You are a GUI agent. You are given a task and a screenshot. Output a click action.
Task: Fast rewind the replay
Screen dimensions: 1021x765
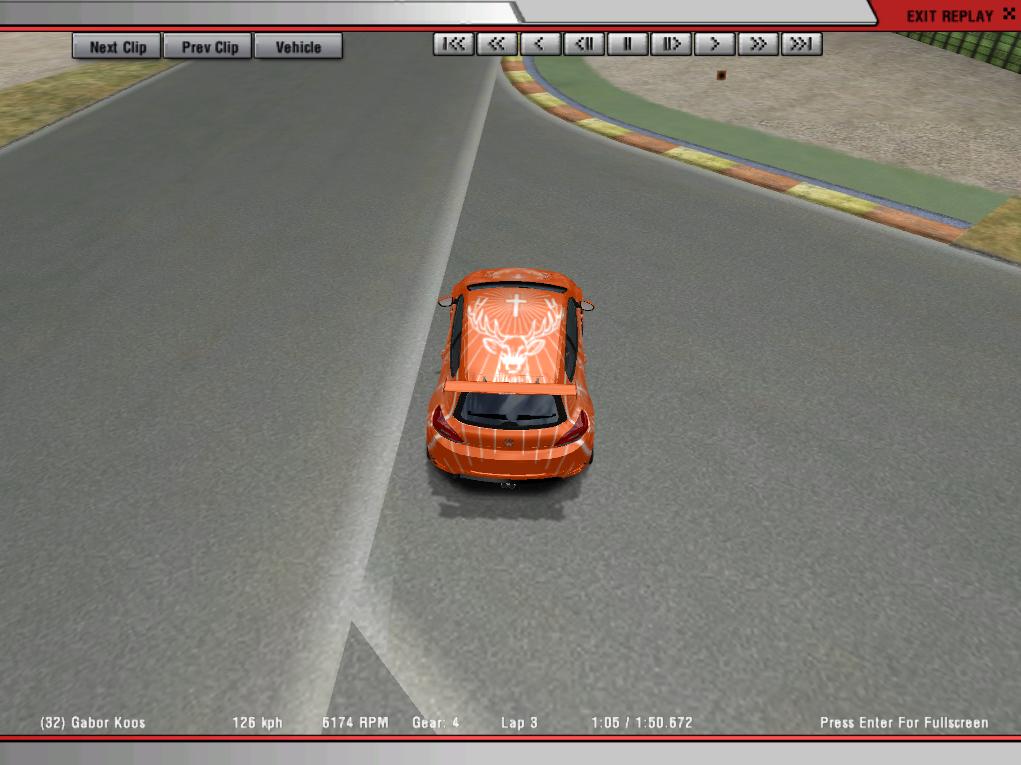click(497, 44)
